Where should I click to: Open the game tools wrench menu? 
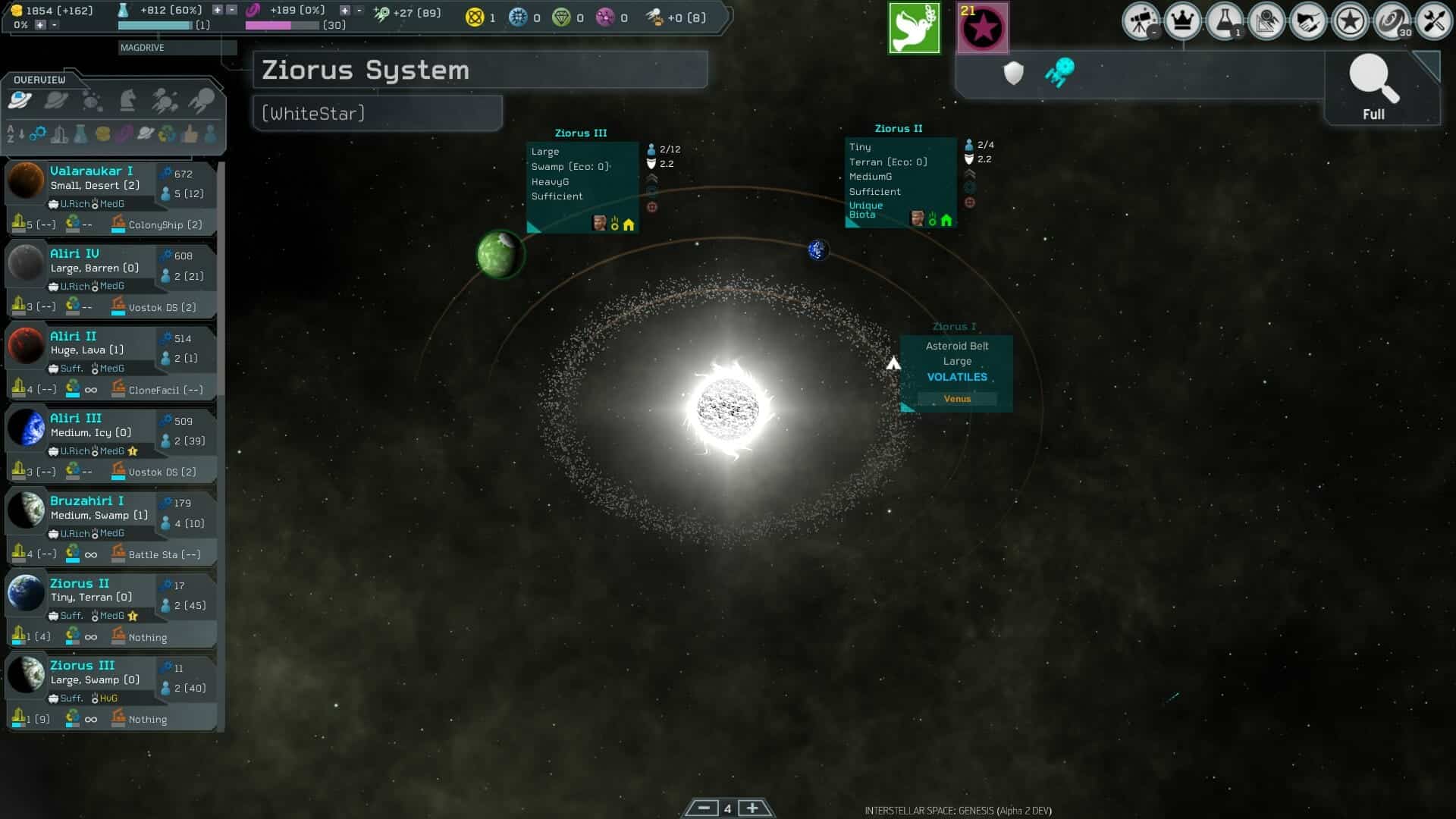[x=1436, y=21]
